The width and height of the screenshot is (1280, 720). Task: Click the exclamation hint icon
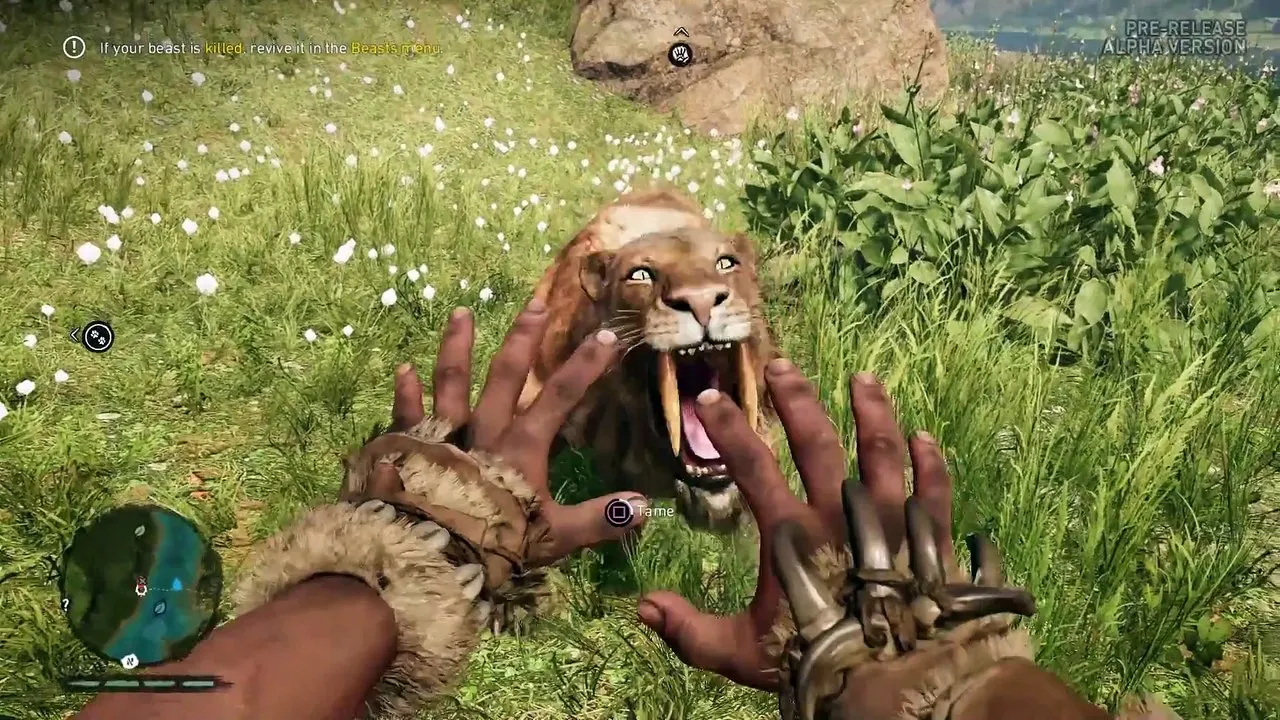pos(74,47)
